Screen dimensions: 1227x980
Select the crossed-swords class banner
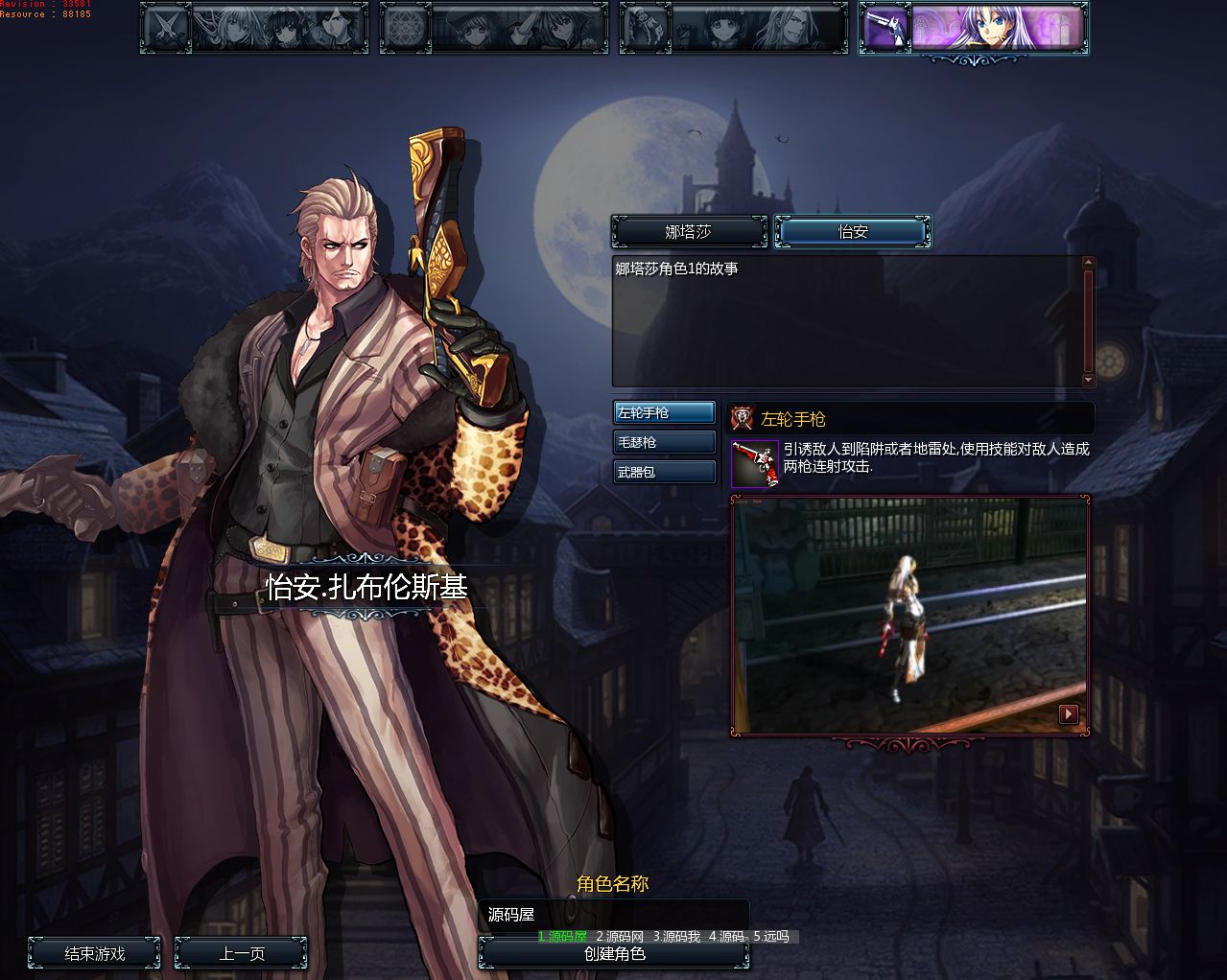254,28
